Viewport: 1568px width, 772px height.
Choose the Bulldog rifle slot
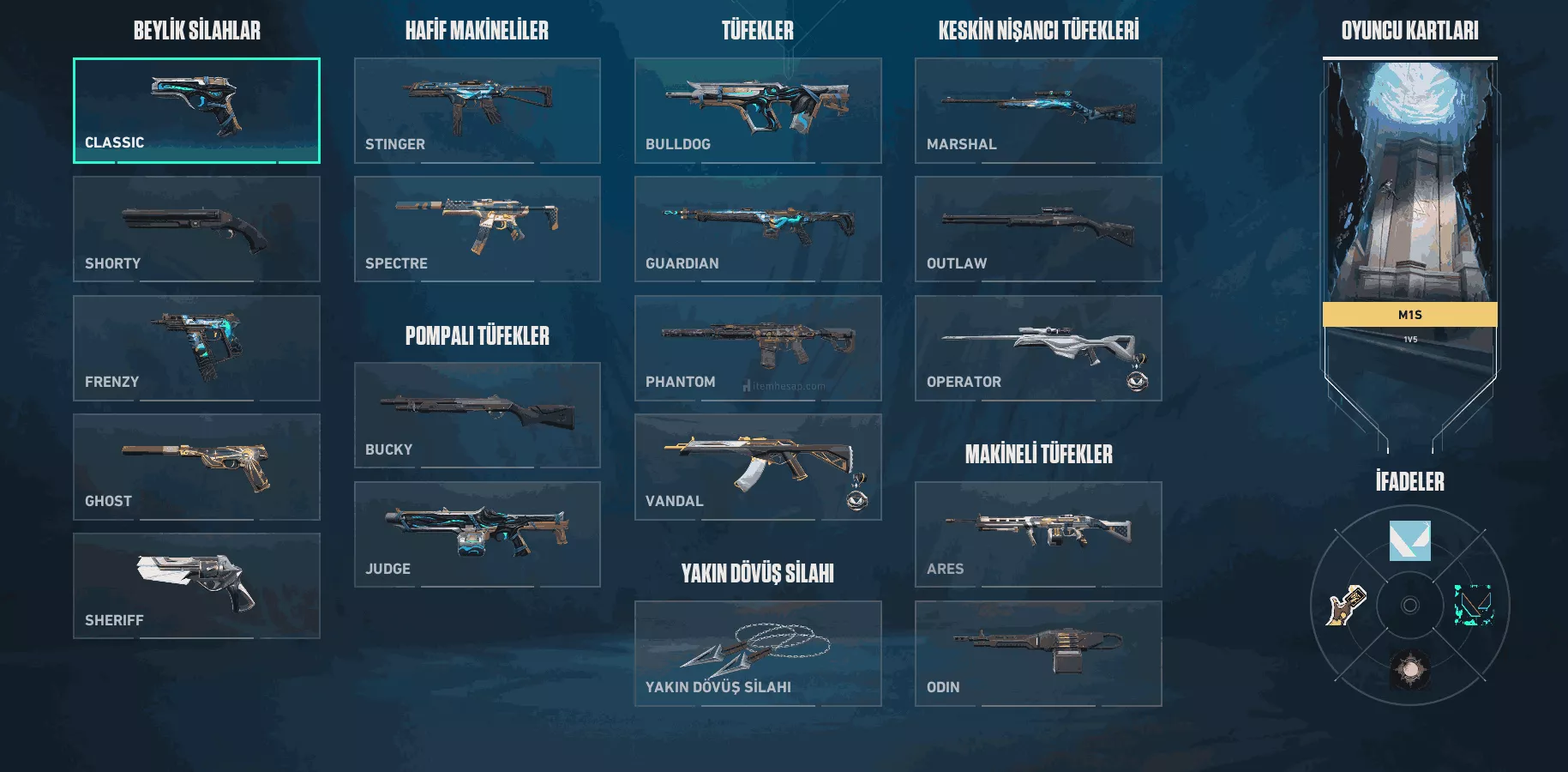[x=758, y=111]
